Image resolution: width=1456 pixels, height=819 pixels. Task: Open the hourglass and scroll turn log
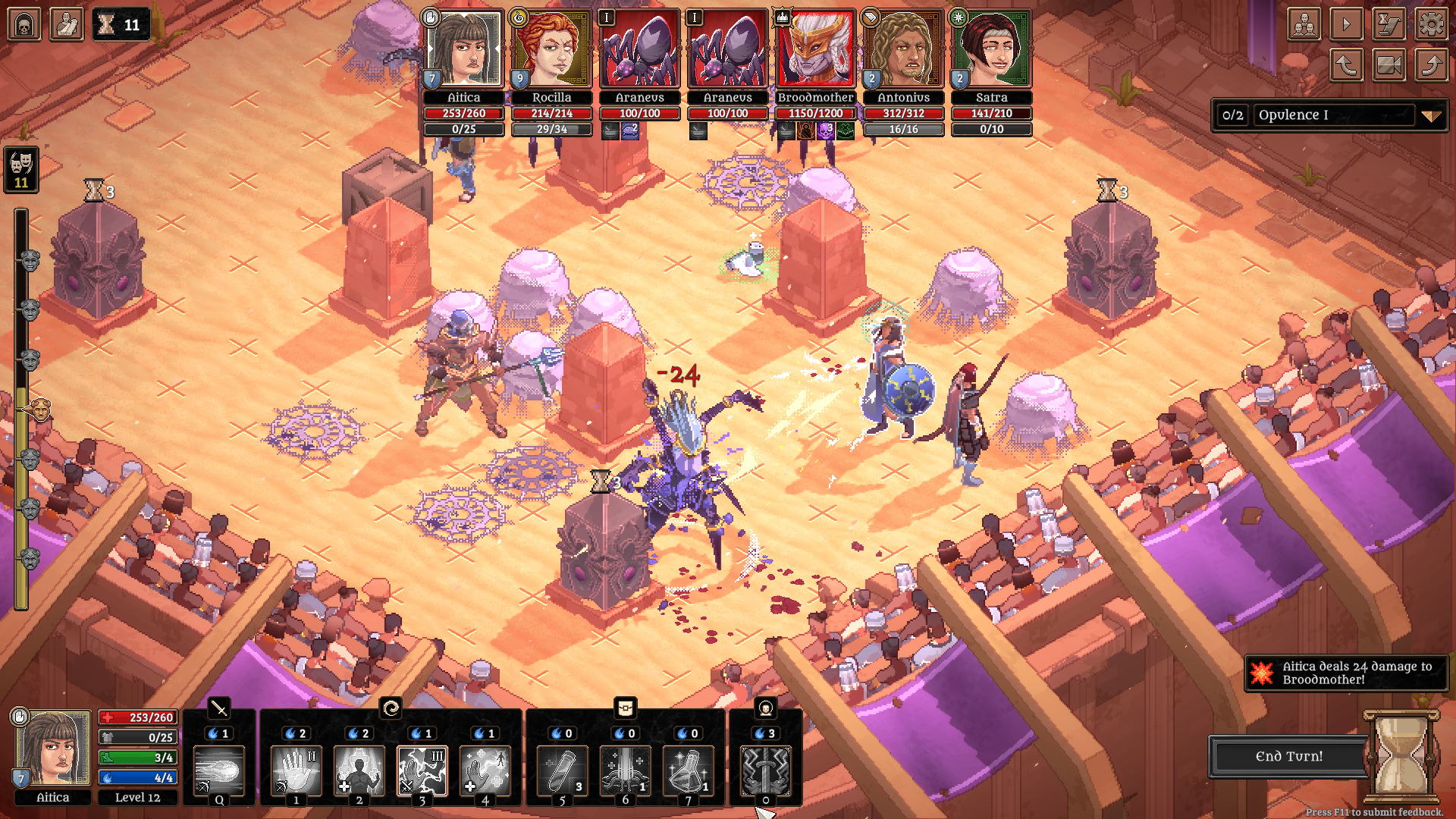point(1389,25)
